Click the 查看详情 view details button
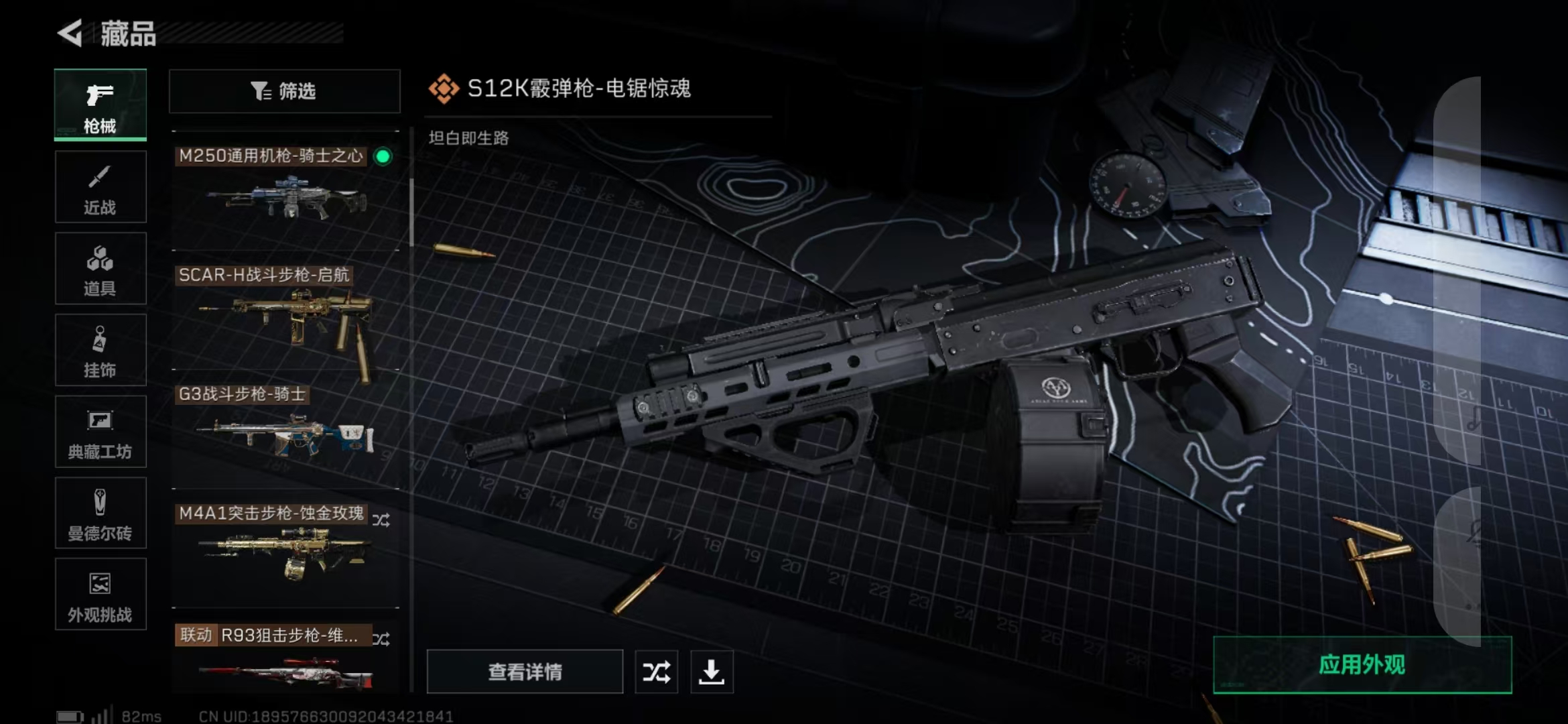Viewport: 1568px width, 724px height. point(525,671)
